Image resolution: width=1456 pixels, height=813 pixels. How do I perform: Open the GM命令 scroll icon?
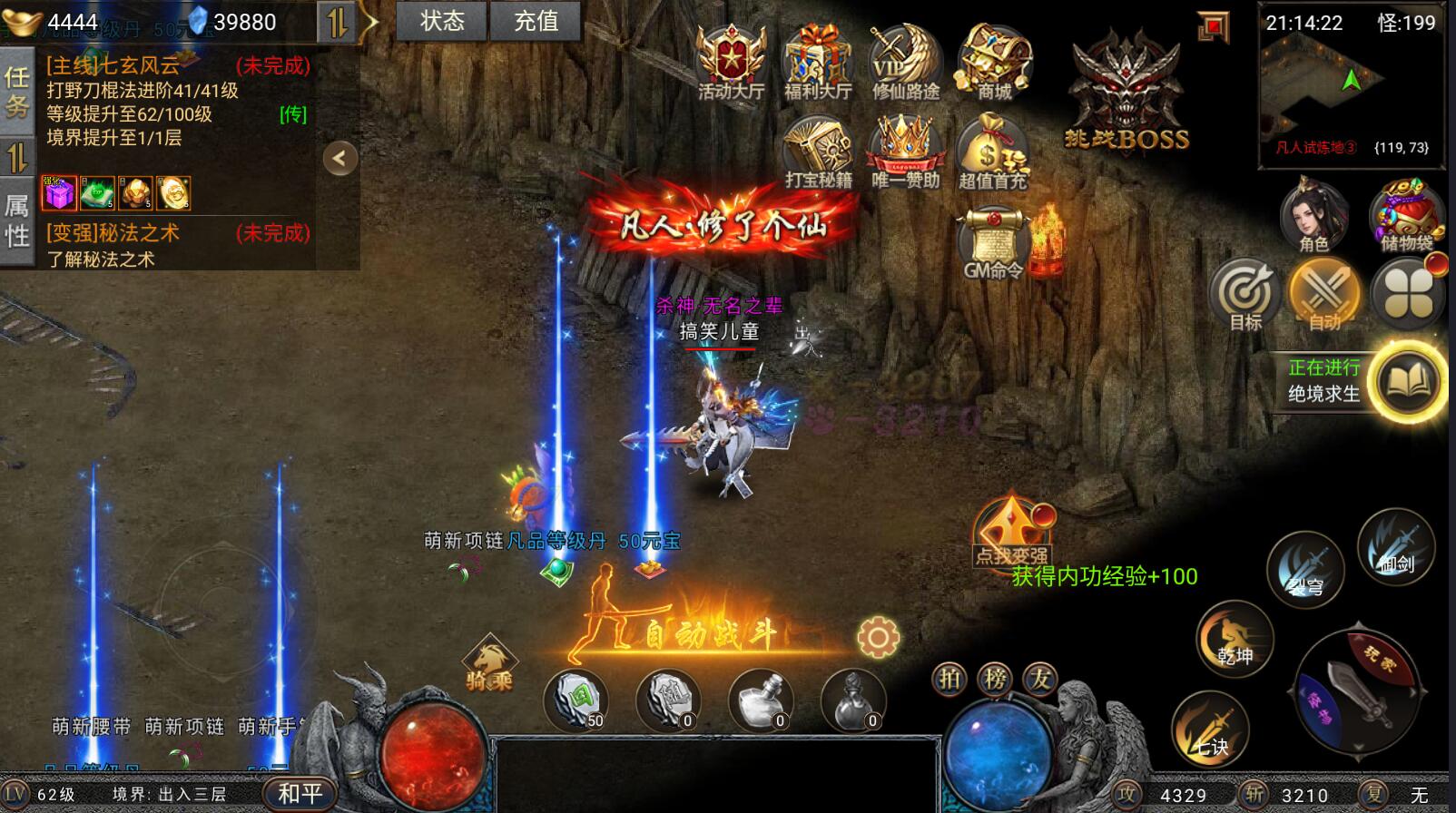coord(993,241)
